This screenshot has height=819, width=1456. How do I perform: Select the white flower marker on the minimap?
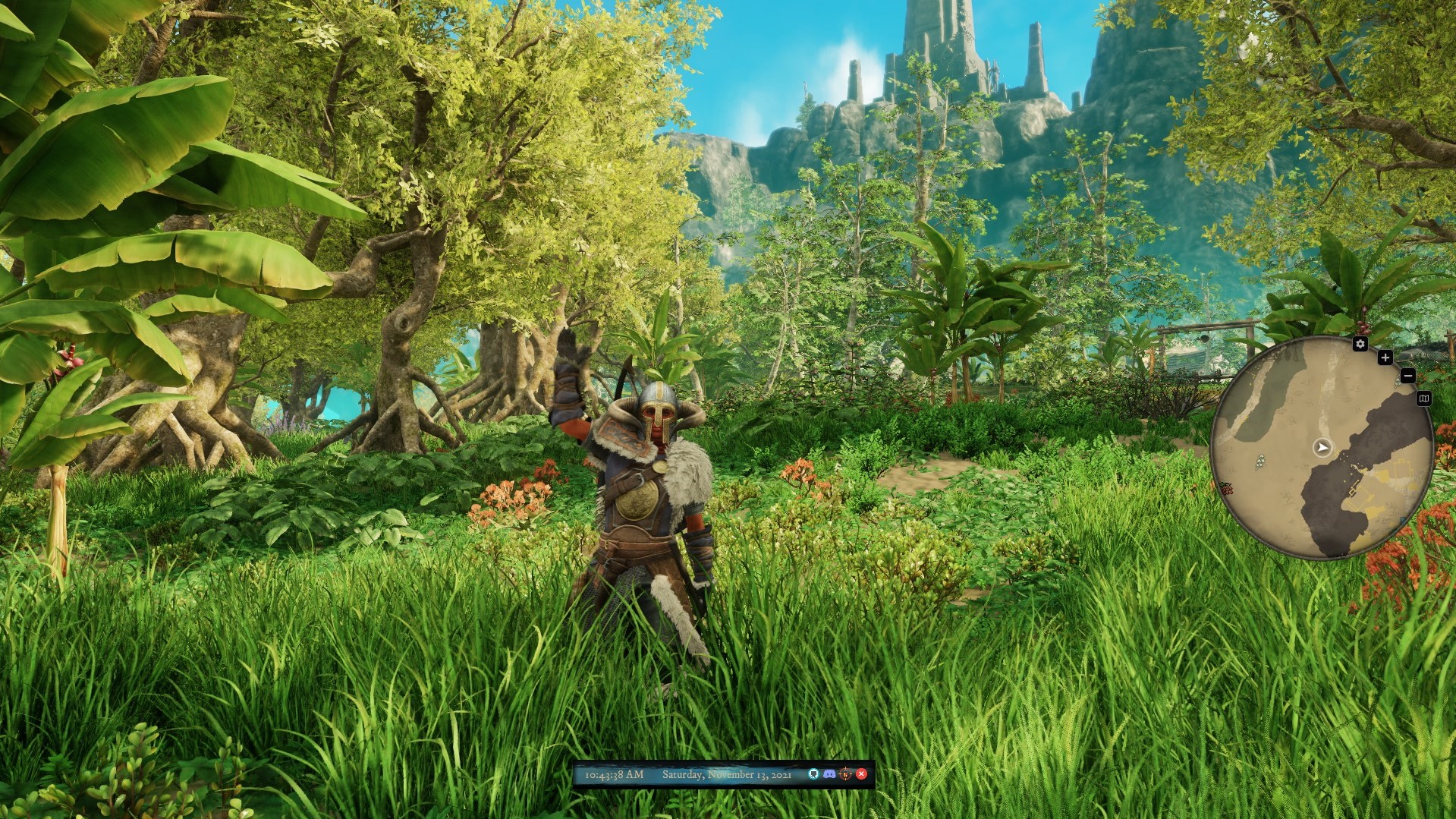[x=1260, y=460]
